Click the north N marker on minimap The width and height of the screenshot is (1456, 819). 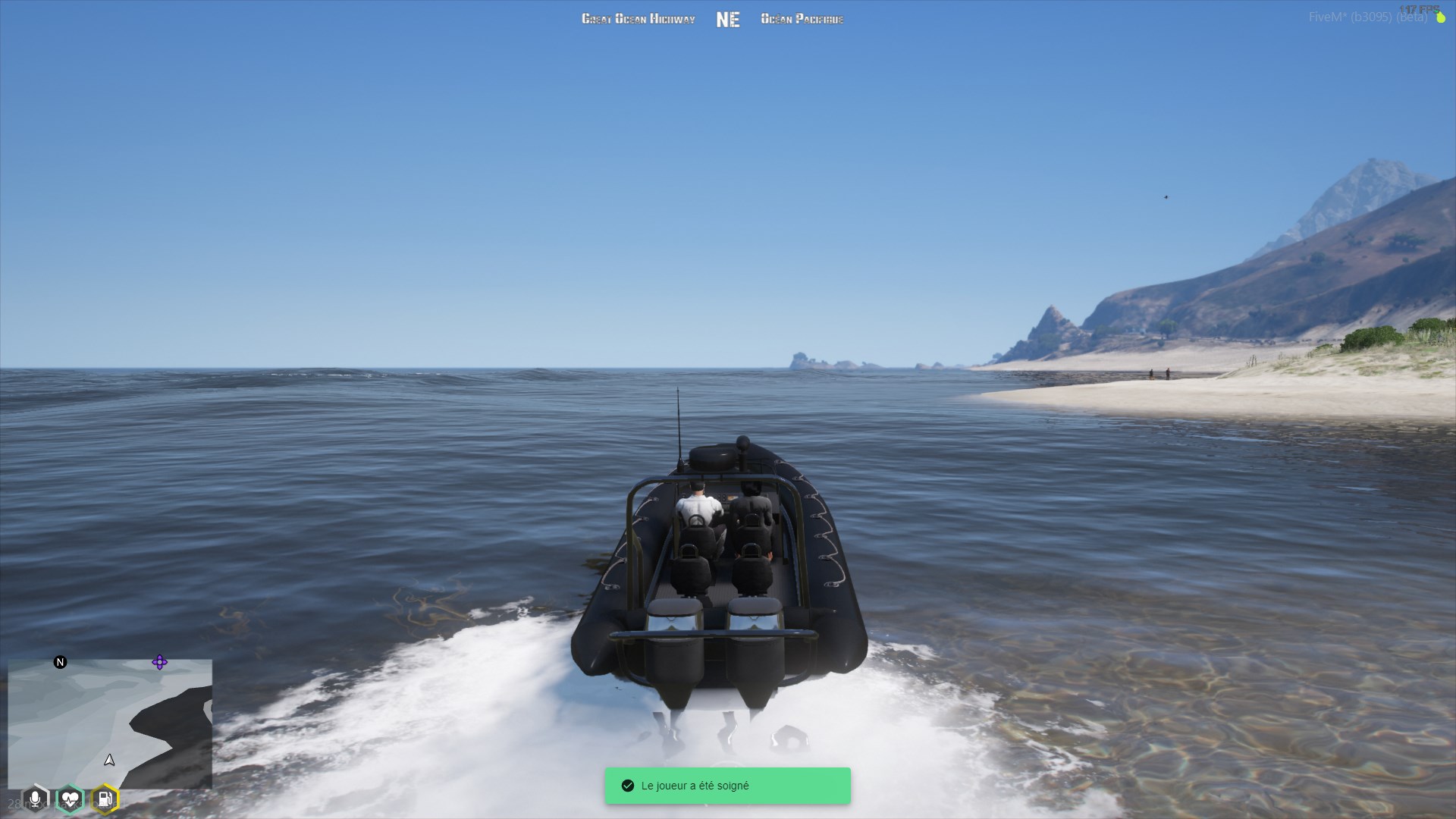click(60, 662)
